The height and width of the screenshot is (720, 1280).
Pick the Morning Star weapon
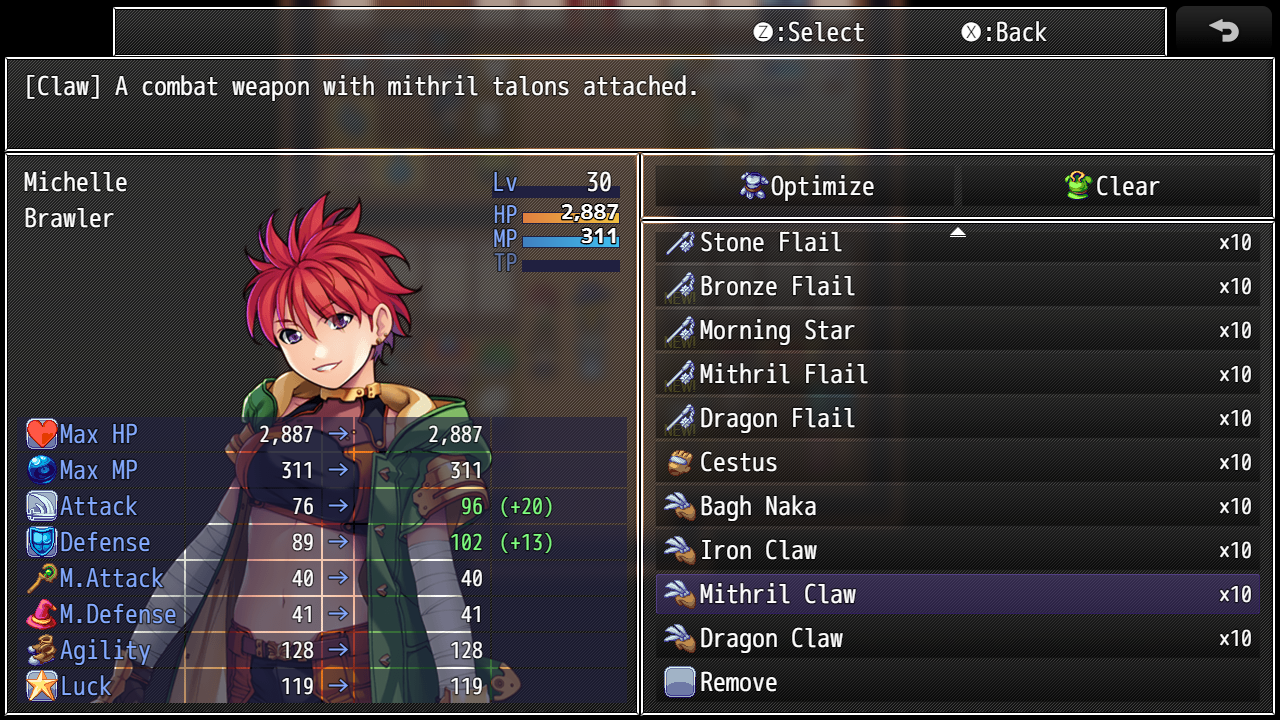(x=957, y=331)
